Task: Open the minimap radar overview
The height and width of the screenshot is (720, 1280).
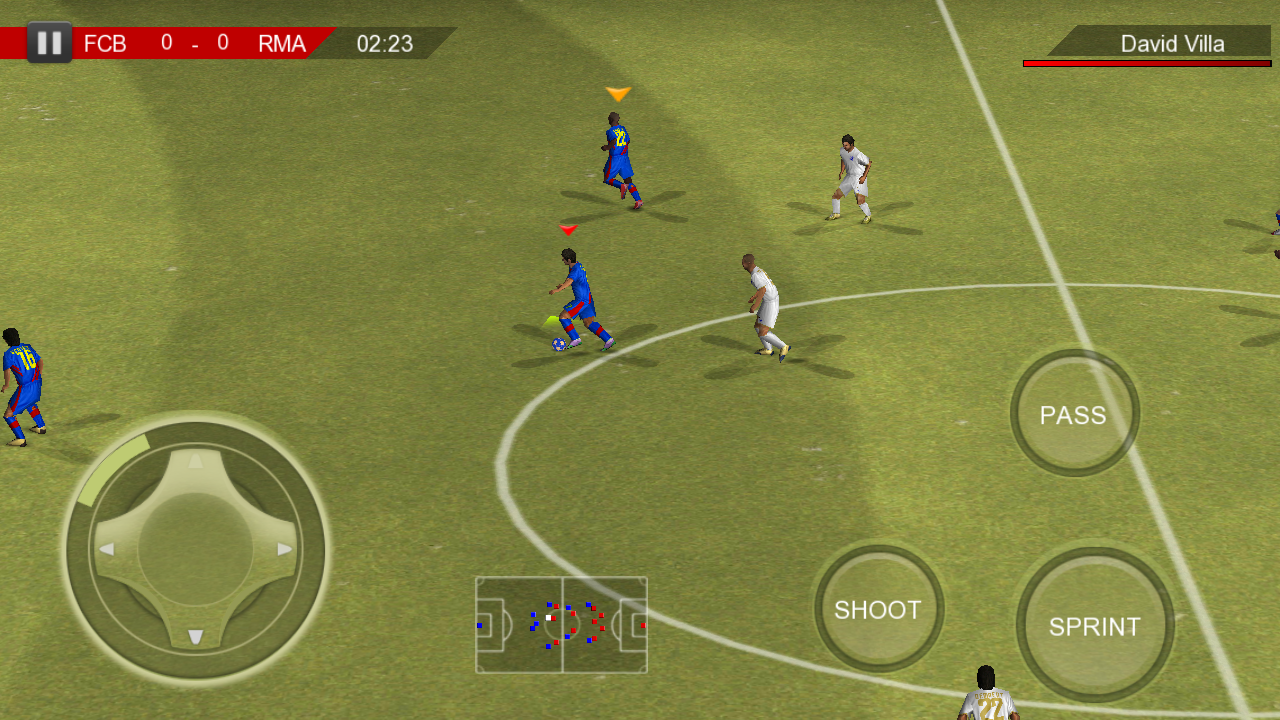Action: coord(561,625)
